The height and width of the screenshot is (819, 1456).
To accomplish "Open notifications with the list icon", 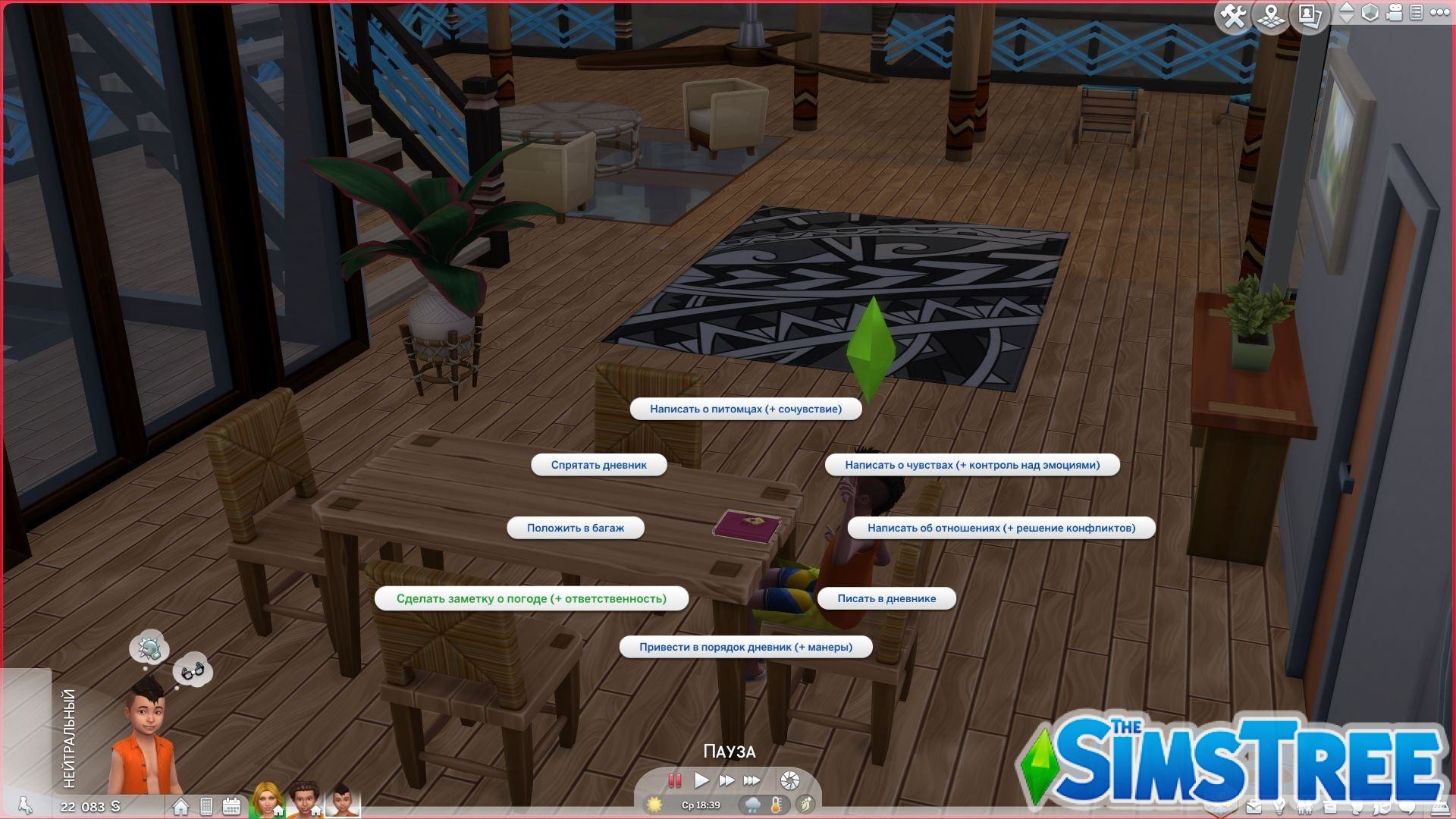I will coord(1417,13).
